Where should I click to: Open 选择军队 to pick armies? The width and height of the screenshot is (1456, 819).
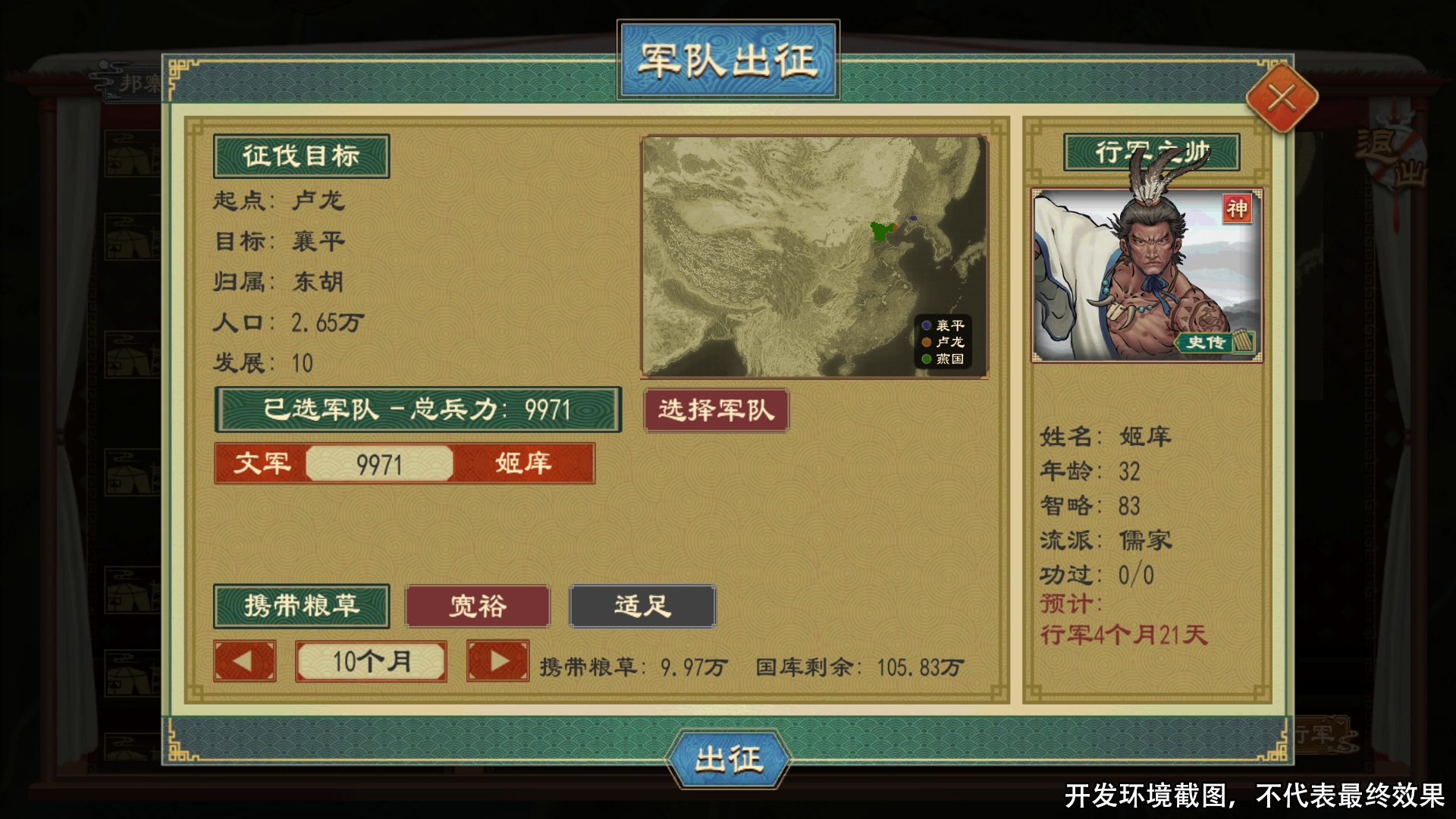(716, 410)
